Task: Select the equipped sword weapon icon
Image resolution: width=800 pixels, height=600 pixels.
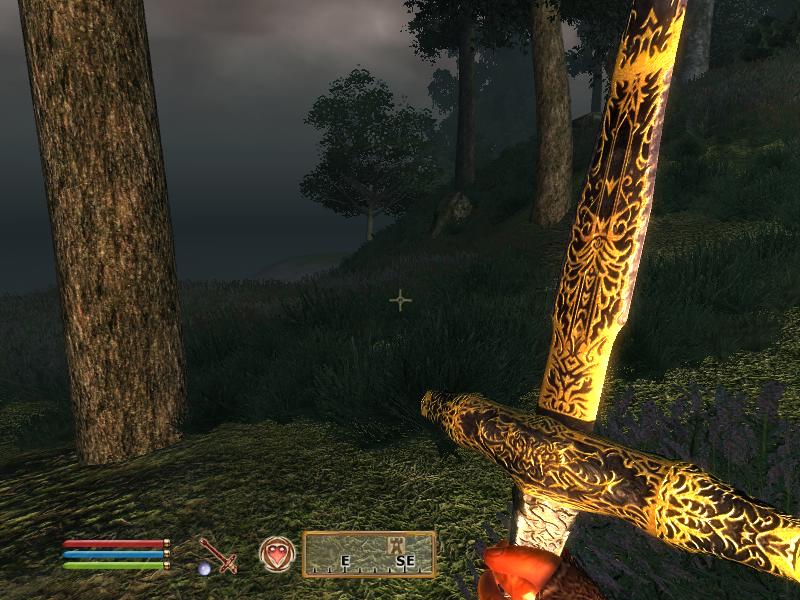Action: [x=217, y=554]
